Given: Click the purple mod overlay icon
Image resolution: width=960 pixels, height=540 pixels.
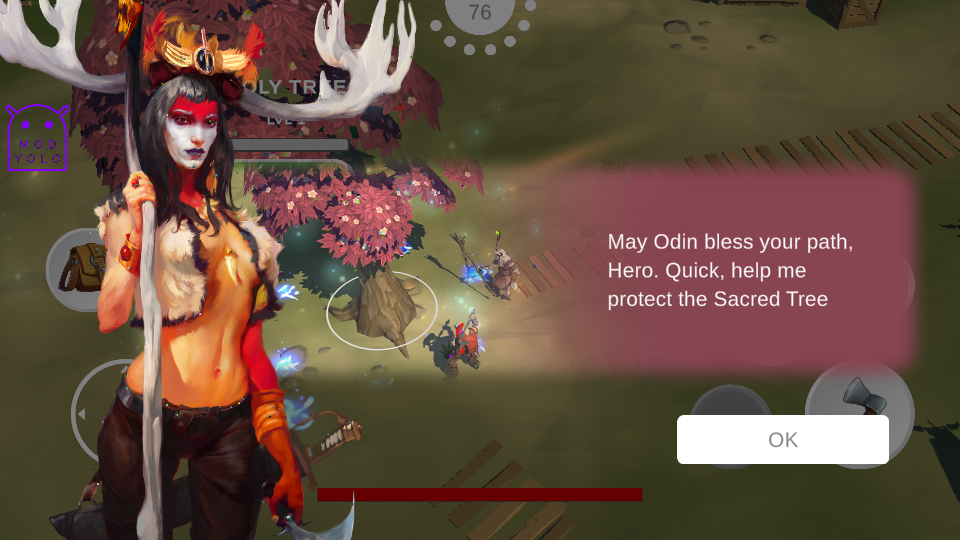Looking at the screenshot, I should pyautogui.click(x=38, y=139).
